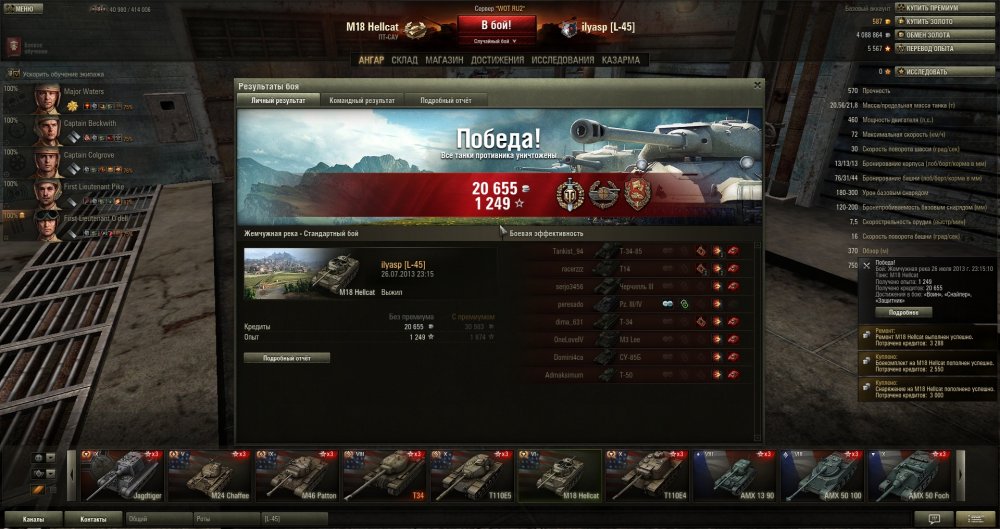Switch to the КАЗАРМА section
This screenshot has width=1000, height=529.
621,60
